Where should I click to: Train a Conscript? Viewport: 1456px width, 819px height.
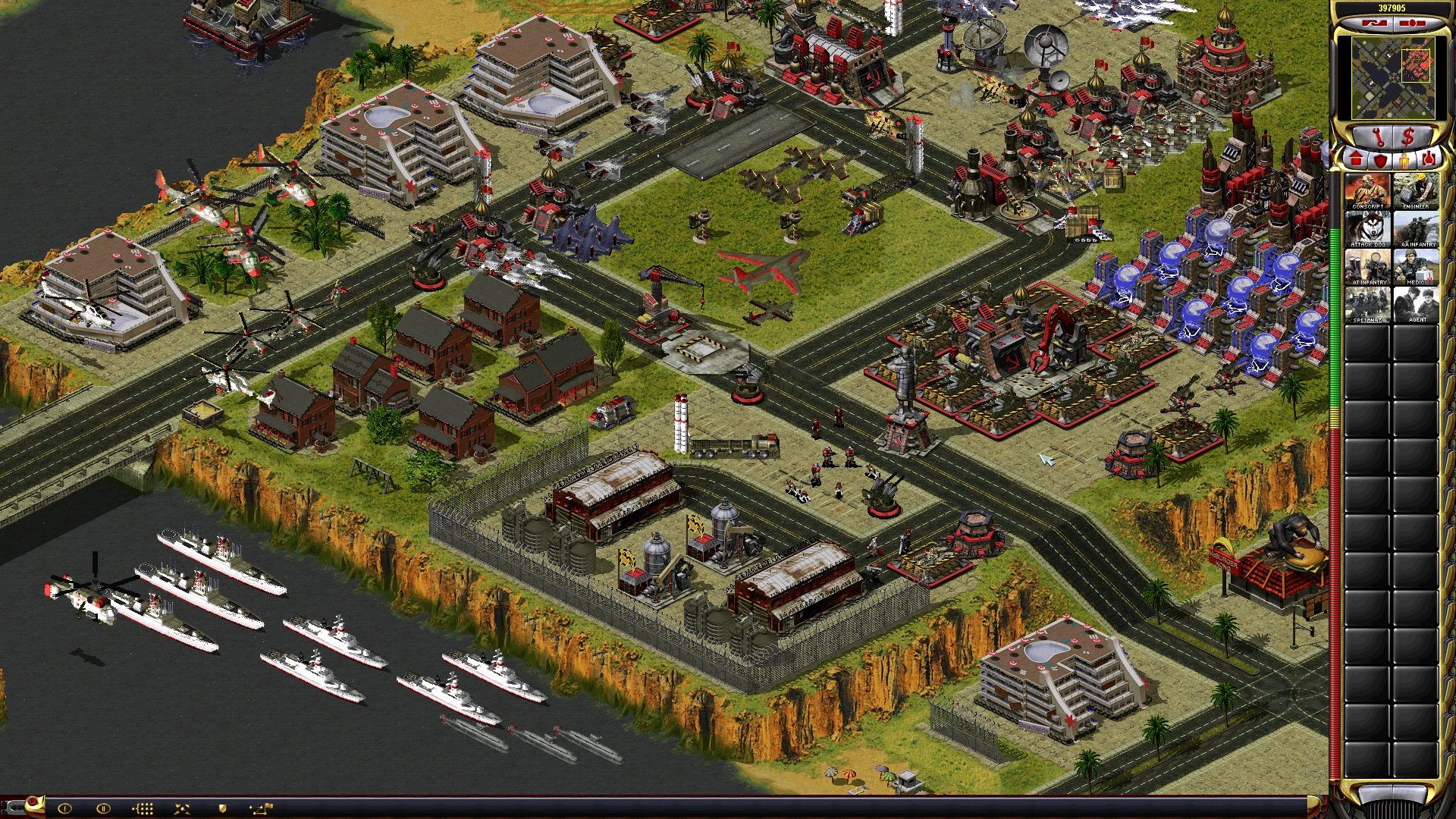[x=1368, y=190]
